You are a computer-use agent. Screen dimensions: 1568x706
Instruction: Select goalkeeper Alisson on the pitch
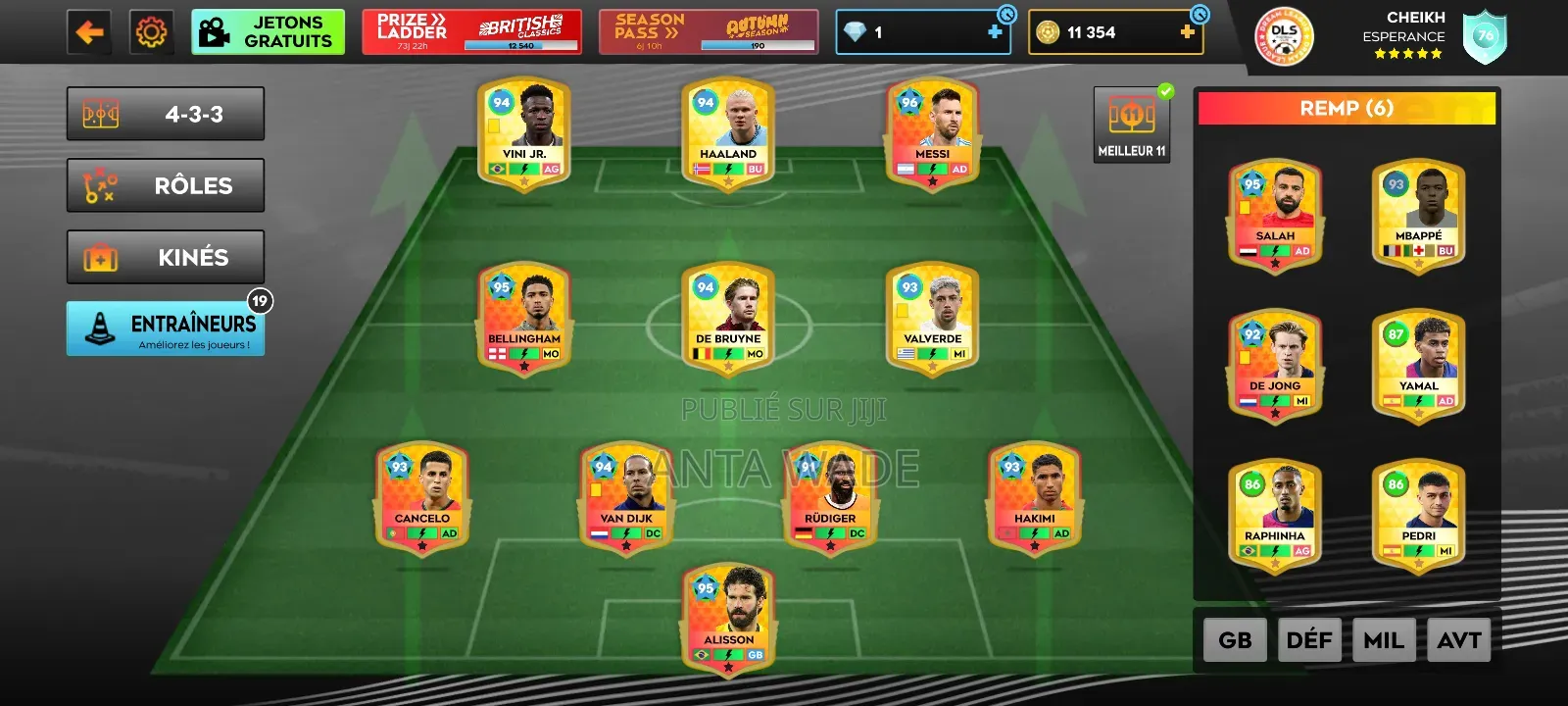(x=727, y=618)
